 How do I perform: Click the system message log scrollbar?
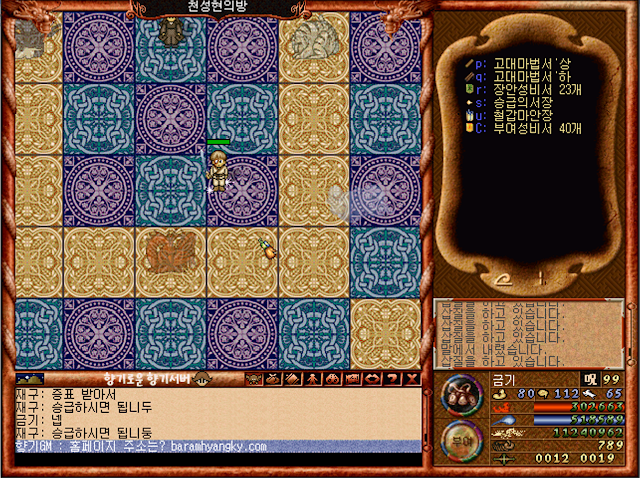click(x=627, y=332)
